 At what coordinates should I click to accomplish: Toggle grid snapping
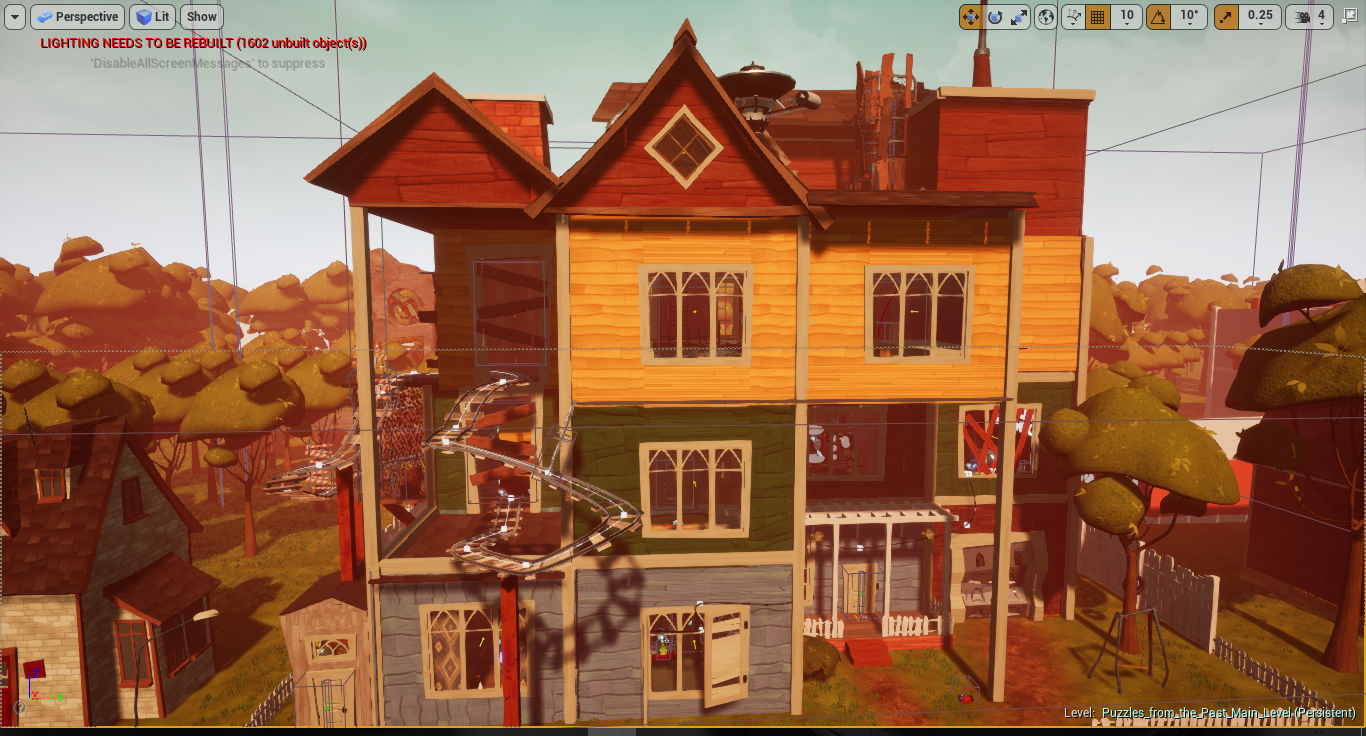pos(1099,16)
